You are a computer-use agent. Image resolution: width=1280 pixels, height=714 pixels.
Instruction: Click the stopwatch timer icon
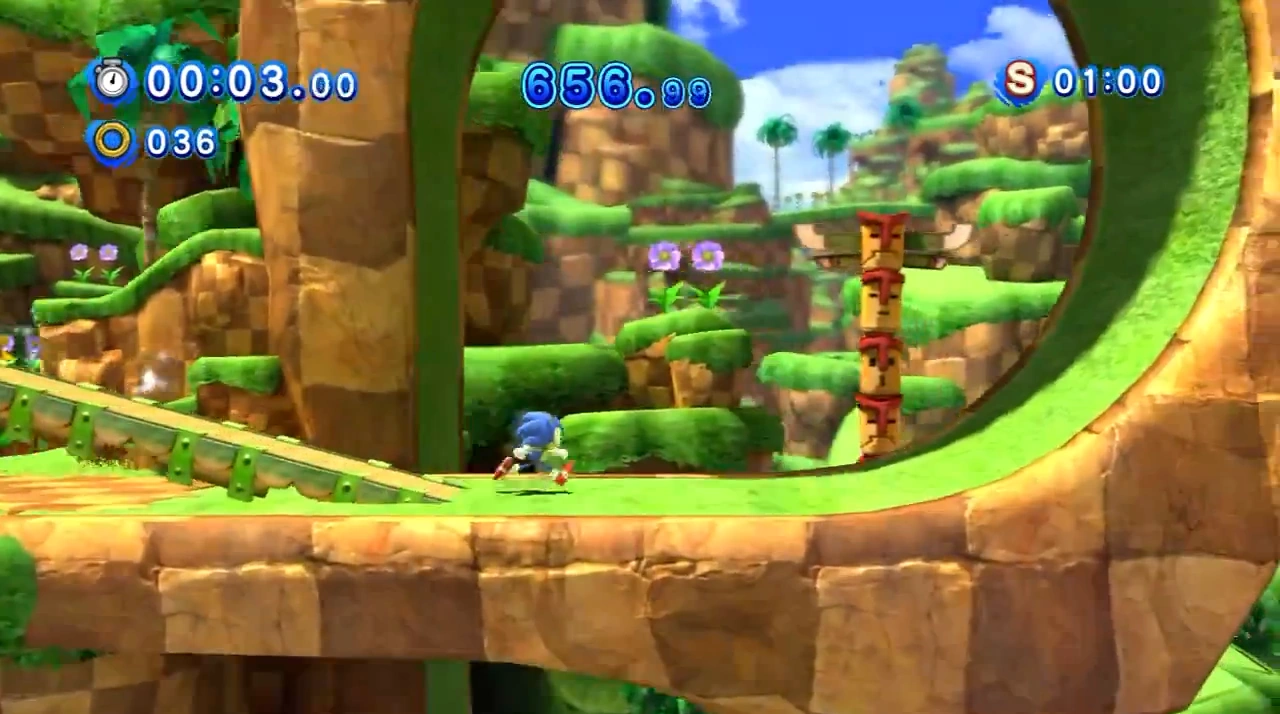tap(113, 81)
